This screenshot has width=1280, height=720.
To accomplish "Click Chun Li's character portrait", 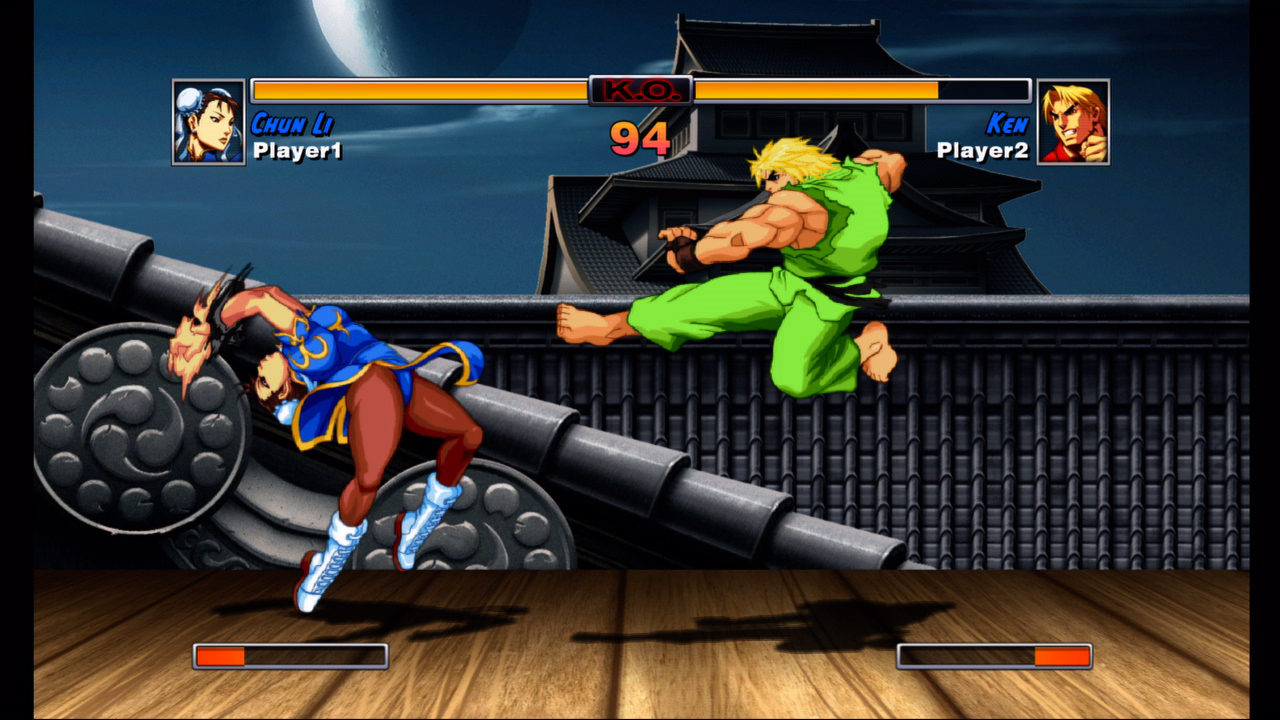I will coord(208,122).
